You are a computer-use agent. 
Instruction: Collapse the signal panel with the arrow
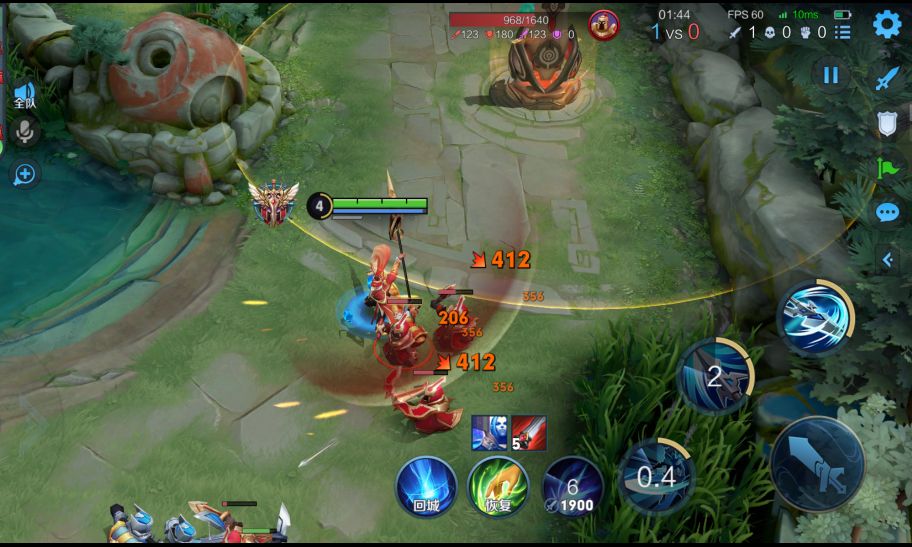(x=887, y=260)
